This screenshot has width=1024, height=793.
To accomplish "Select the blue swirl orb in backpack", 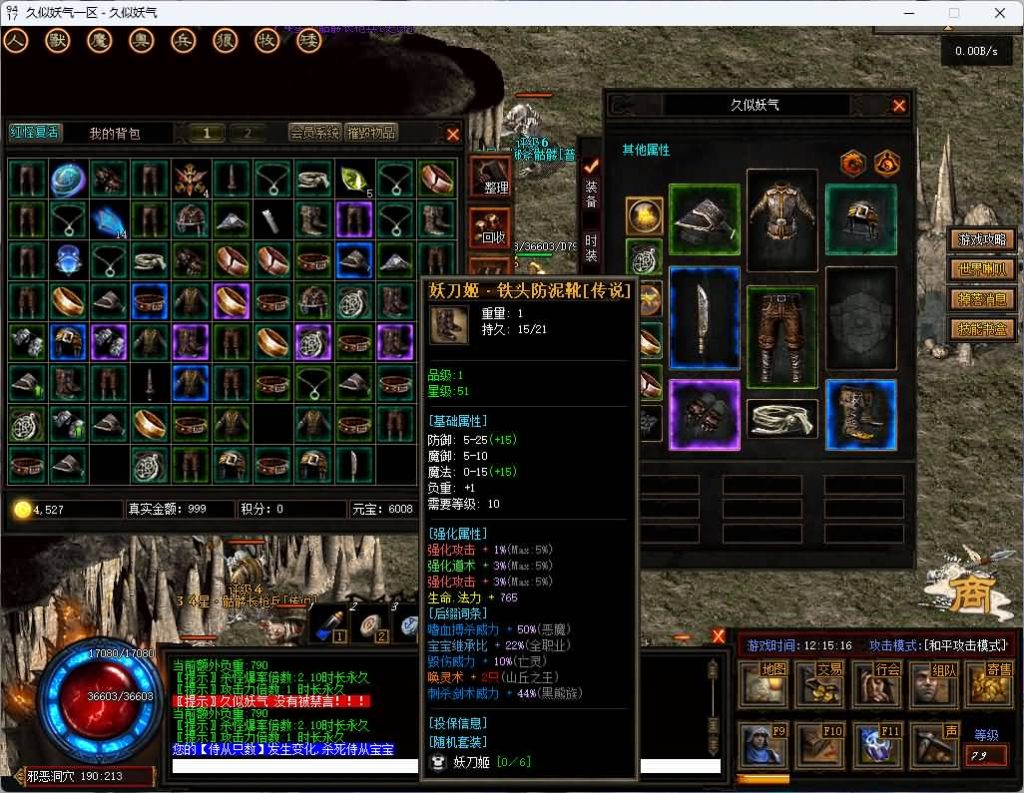I will 68,178.
